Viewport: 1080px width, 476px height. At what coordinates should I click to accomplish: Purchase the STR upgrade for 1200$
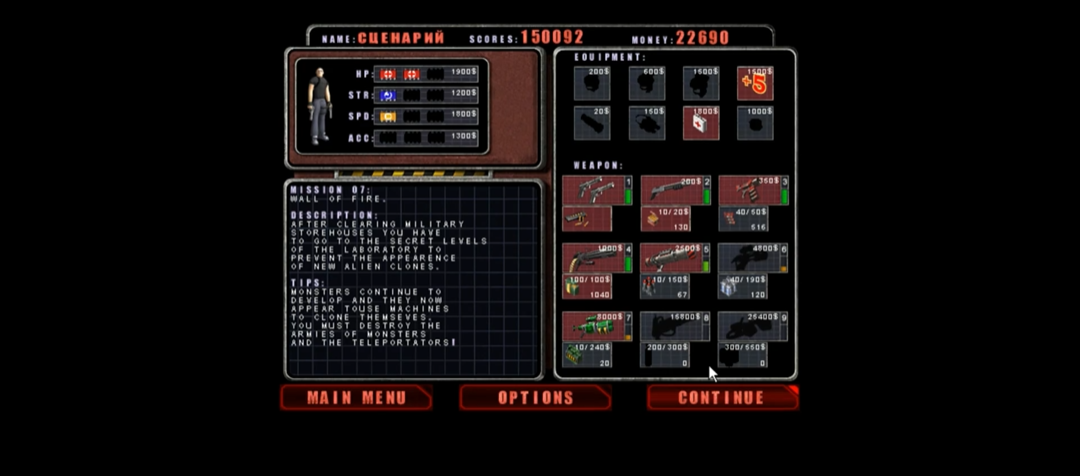(463, 94)
